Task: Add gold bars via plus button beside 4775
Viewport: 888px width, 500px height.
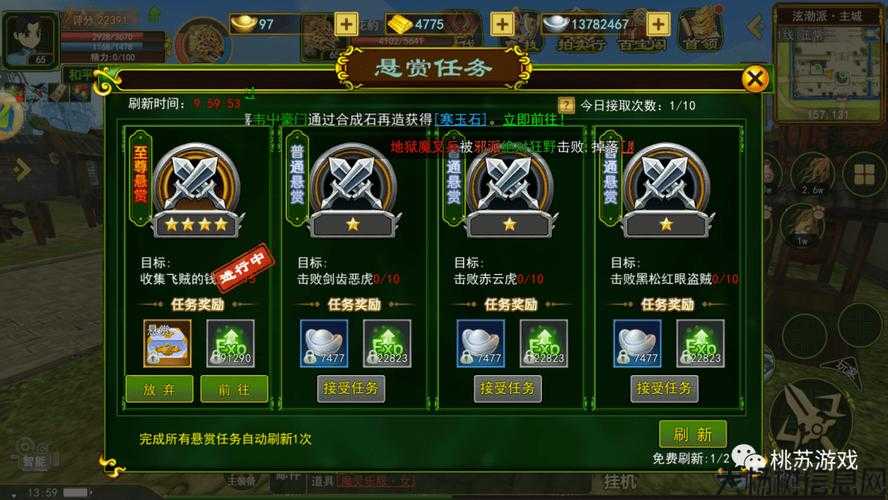Action: [502, 23]
